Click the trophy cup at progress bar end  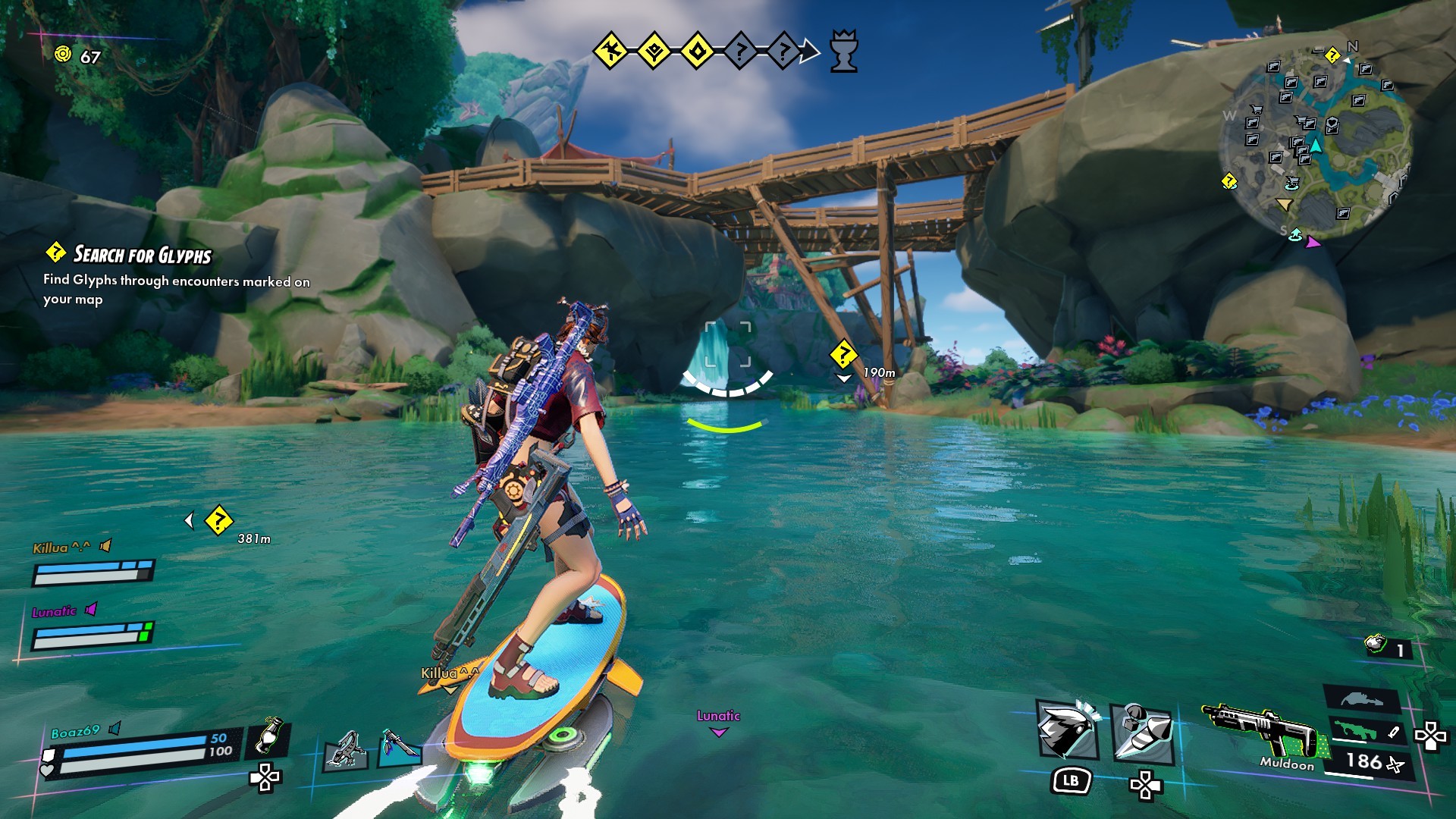[843, 52]
